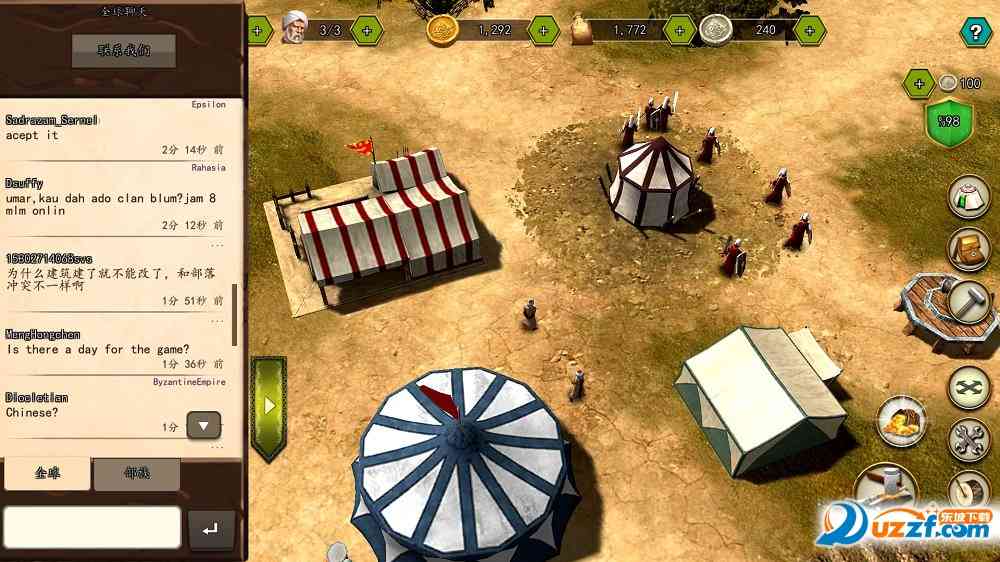Send the chat message with the enter-arrow button
Viewport: 1000px width, 562px height.
coord(211,530)
